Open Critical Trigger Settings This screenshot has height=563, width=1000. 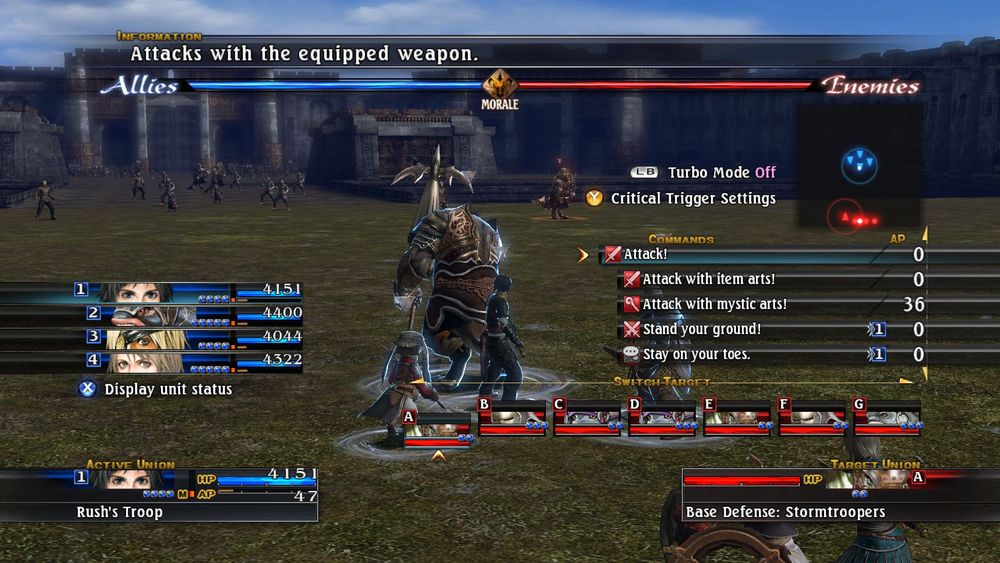692,199
